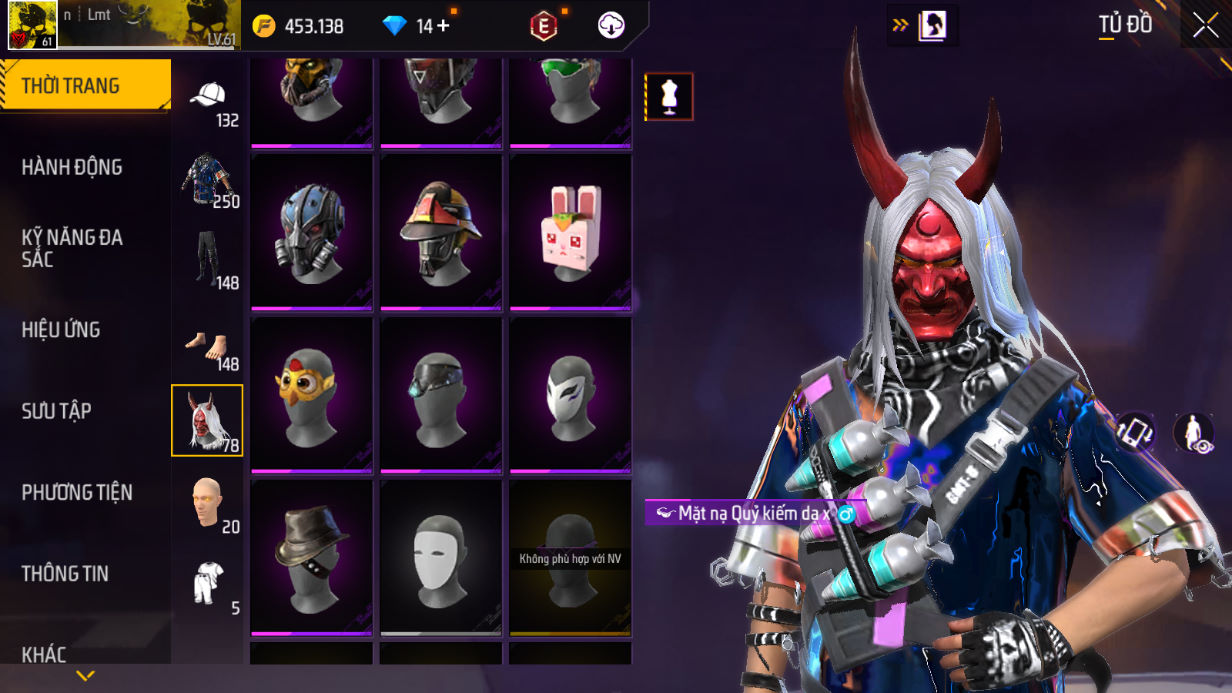
Task: Open the mannequin outfit preview button
Action: pyautogui.click(x=669, y=97)
